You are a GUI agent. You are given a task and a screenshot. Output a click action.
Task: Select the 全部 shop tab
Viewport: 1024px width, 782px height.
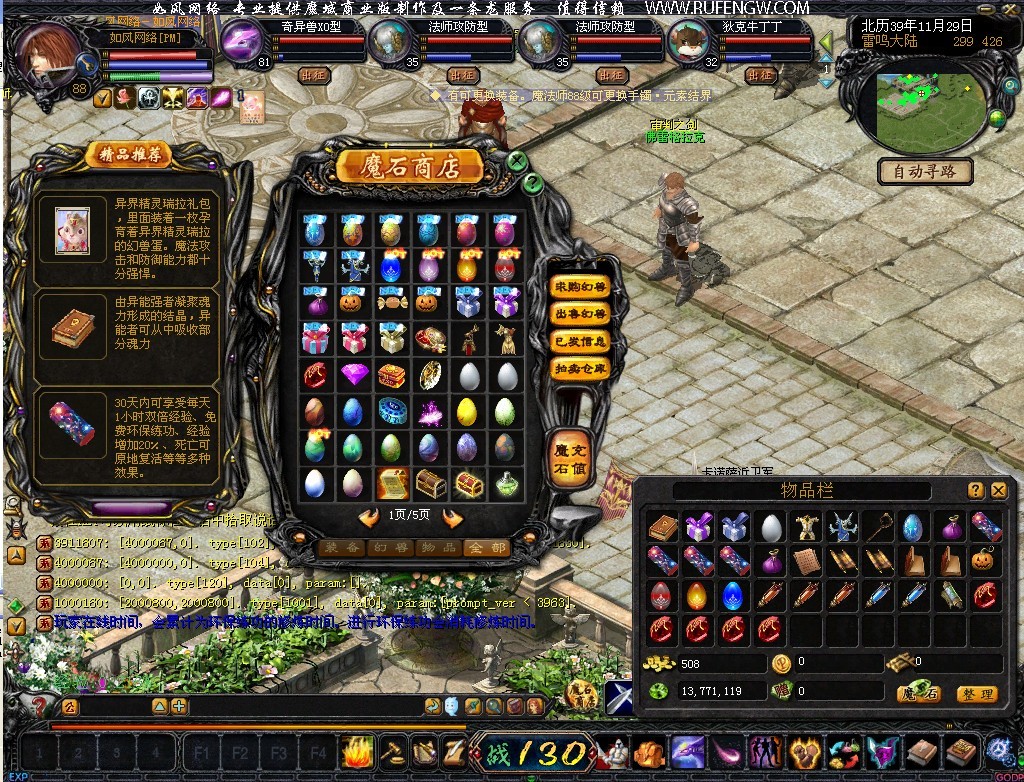pyautogui.click(x=486, y=548)
